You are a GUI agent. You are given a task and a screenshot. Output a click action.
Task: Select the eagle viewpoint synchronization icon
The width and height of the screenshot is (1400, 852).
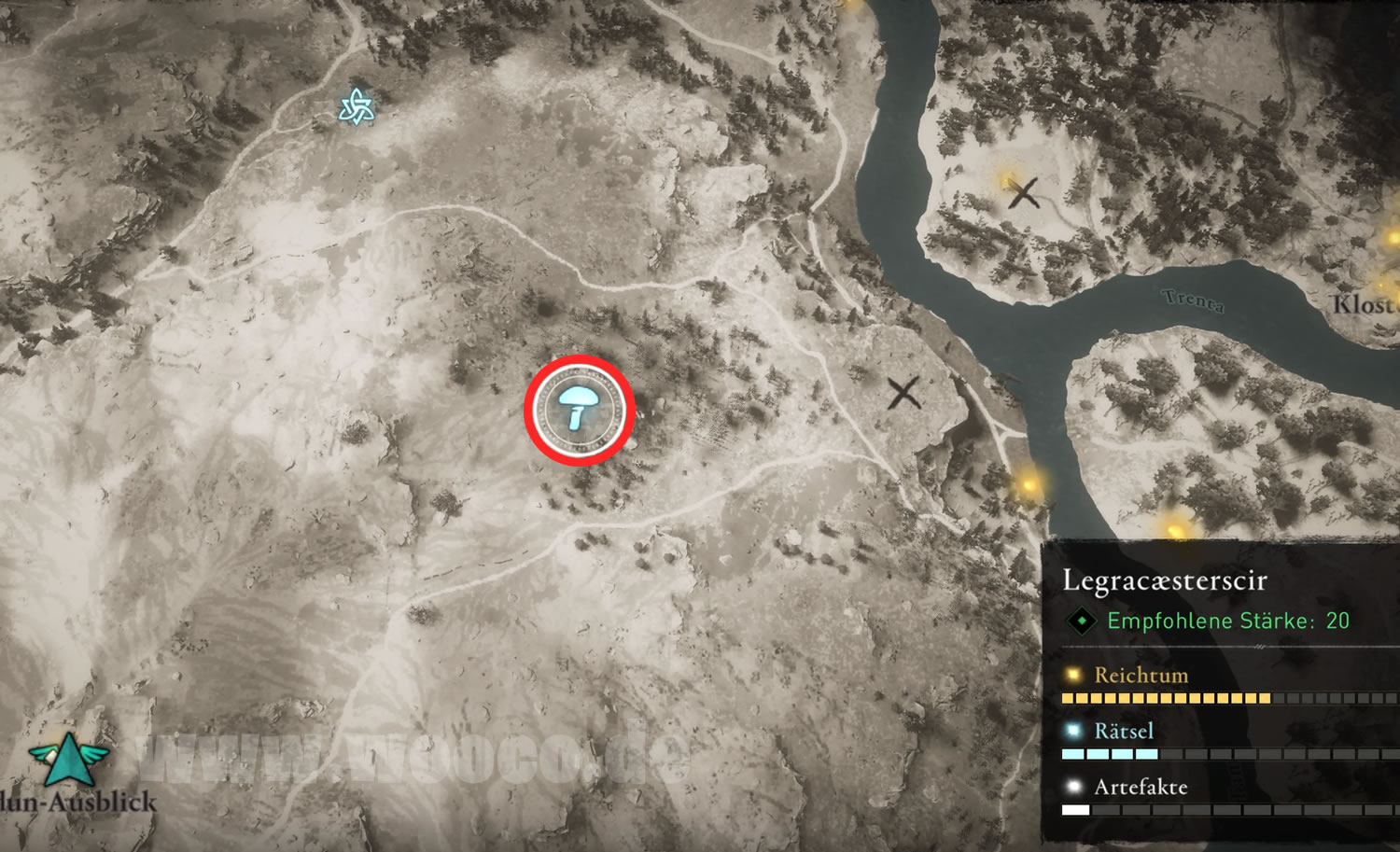[67, 759]
